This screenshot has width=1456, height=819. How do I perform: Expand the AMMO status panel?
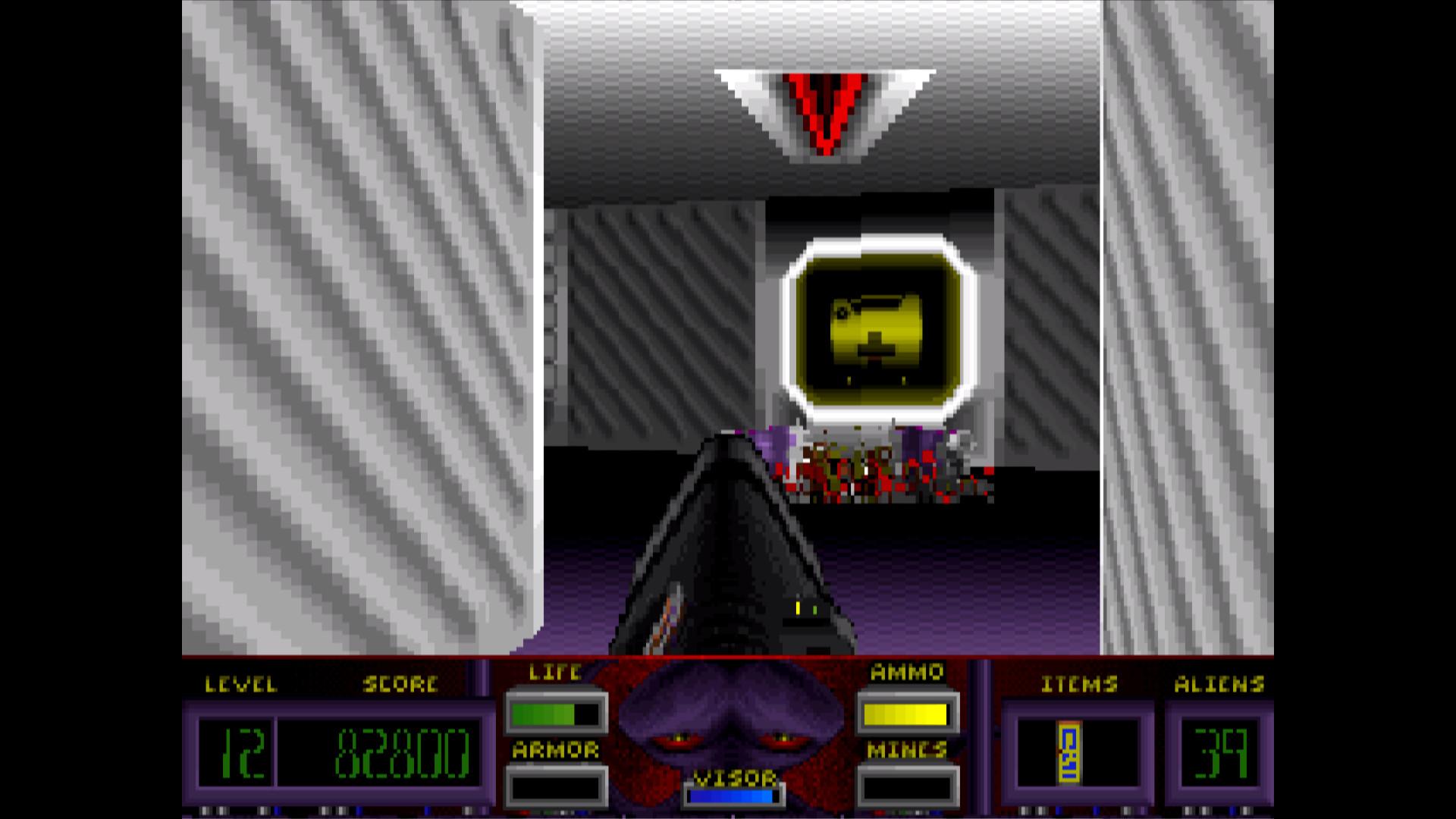tap(906, 713)
